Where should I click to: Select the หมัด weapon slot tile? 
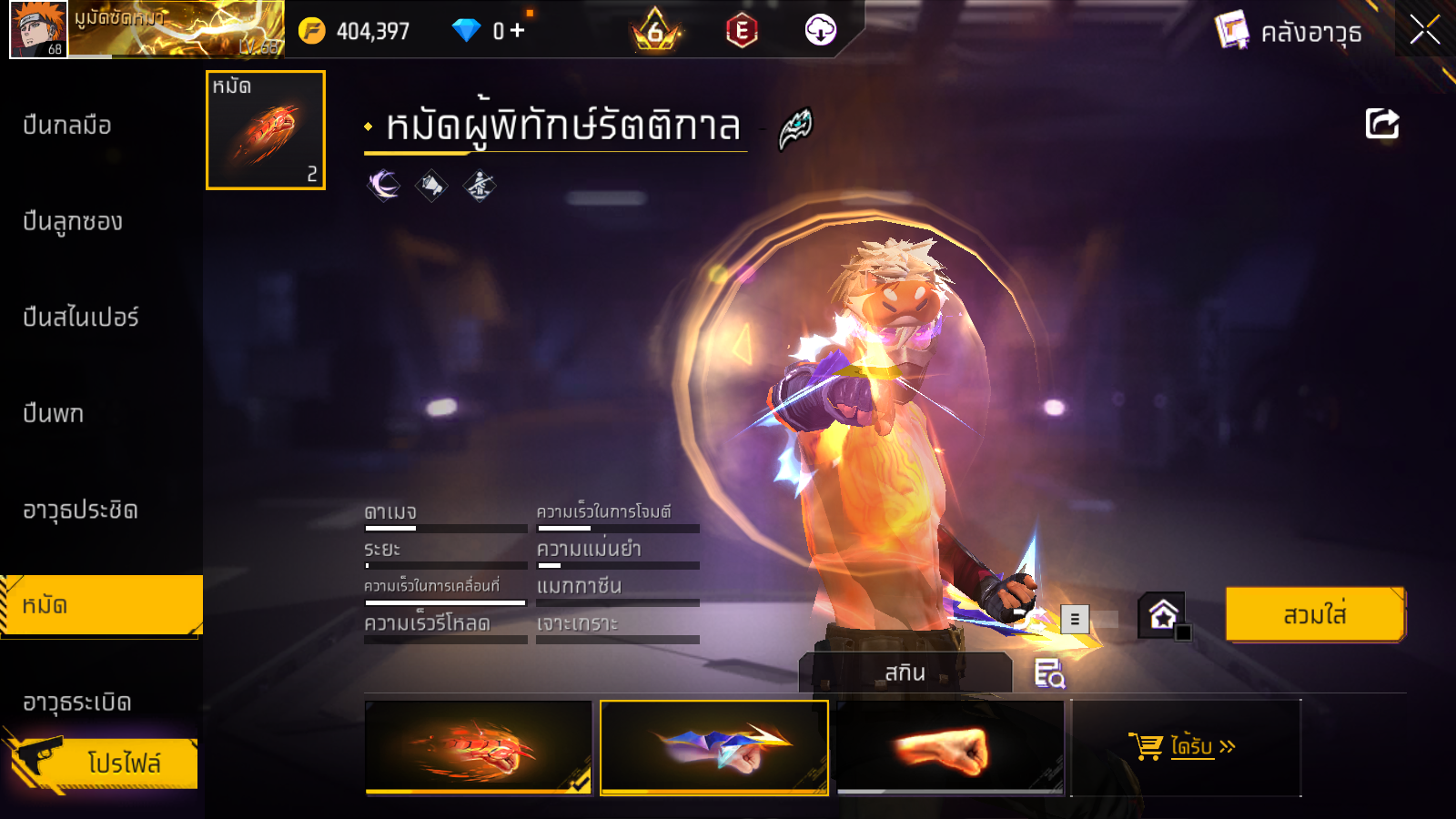(x=266, y=130)
